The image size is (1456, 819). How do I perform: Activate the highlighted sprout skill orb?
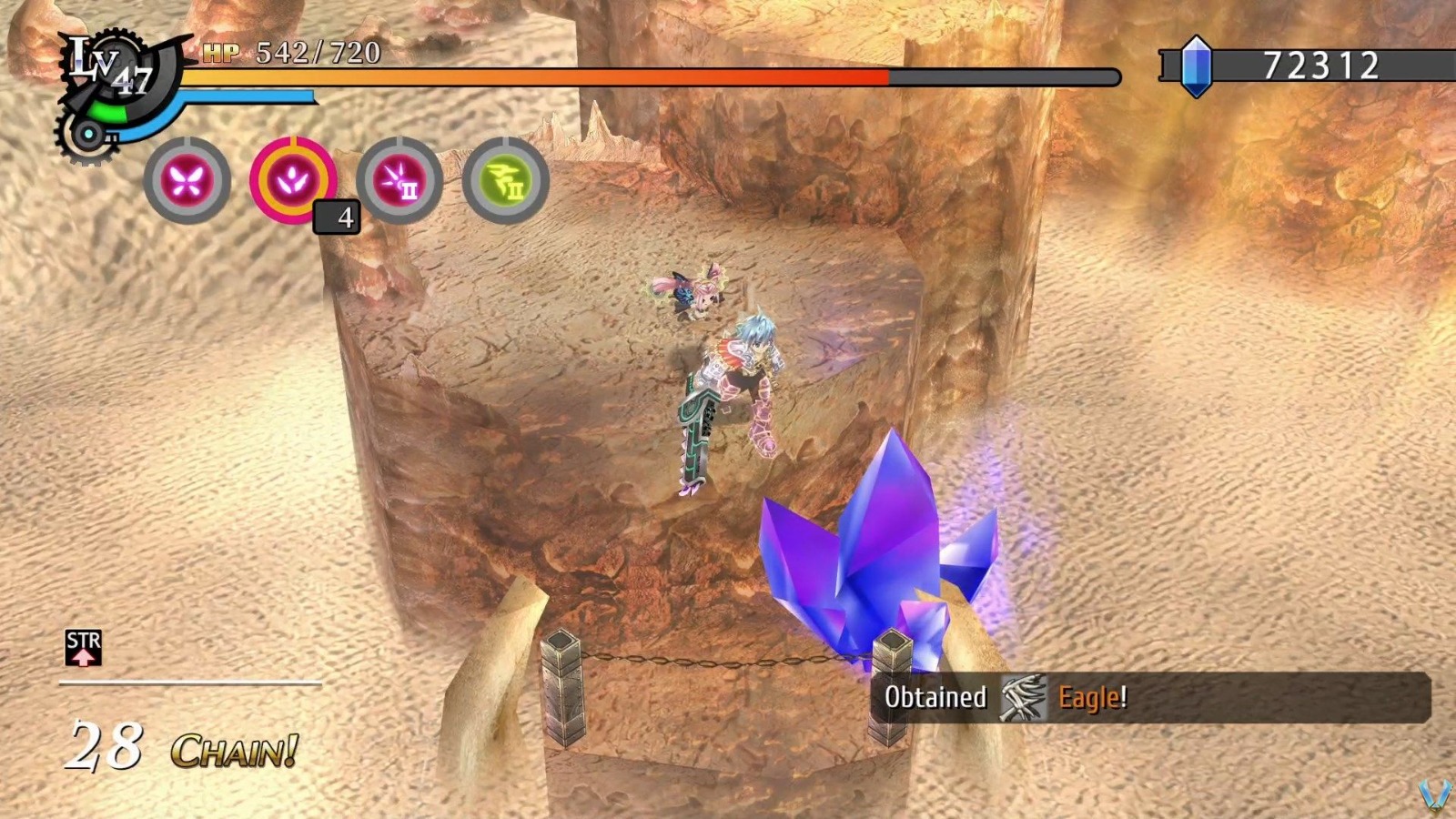tap(291, 178)
